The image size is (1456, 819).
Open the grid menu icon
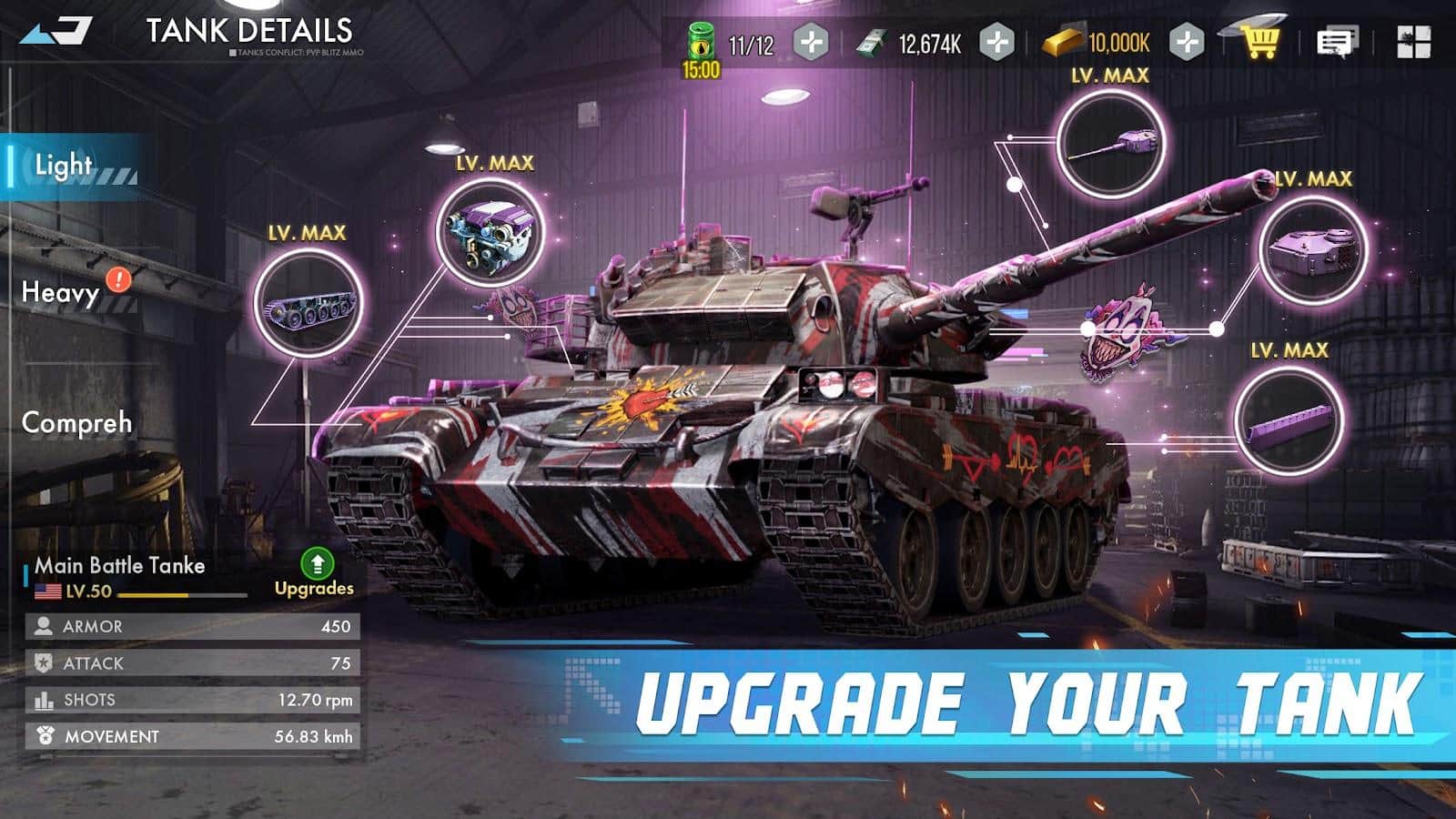tap(1413, 42)
